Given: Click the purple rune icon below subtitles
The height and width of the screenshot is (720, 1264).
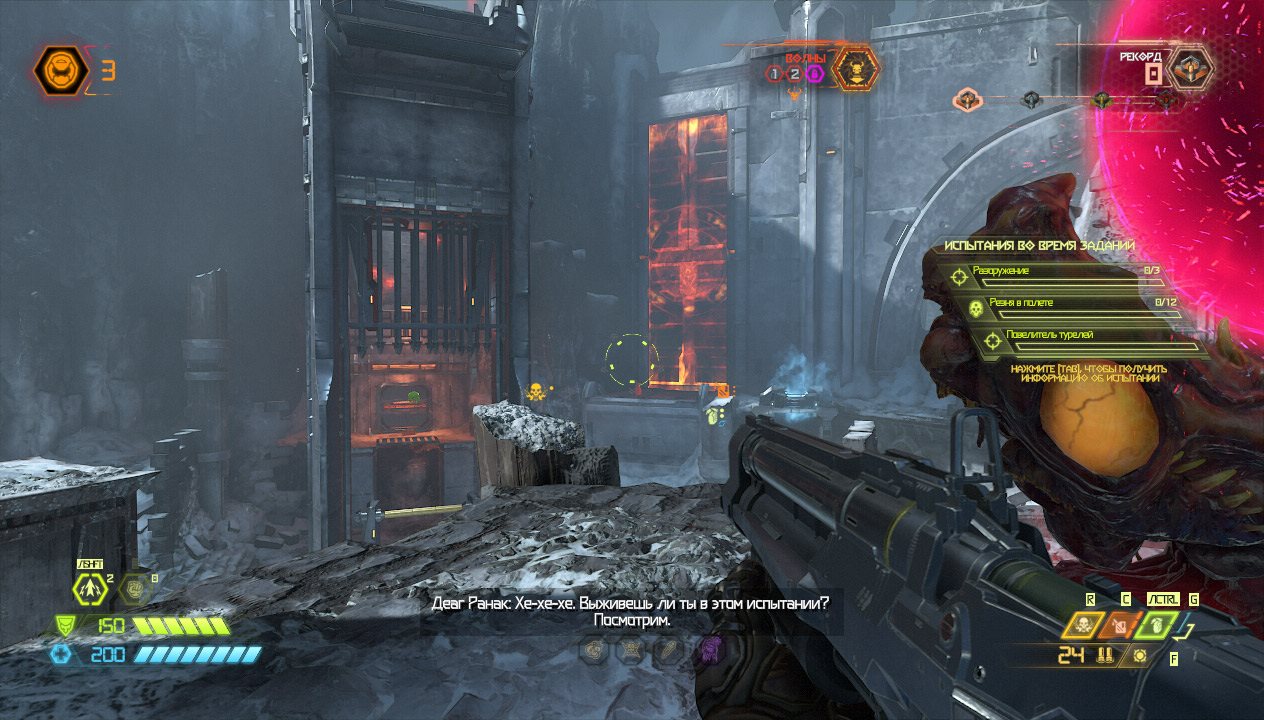Looking at the screenshot, I should 709,650.
